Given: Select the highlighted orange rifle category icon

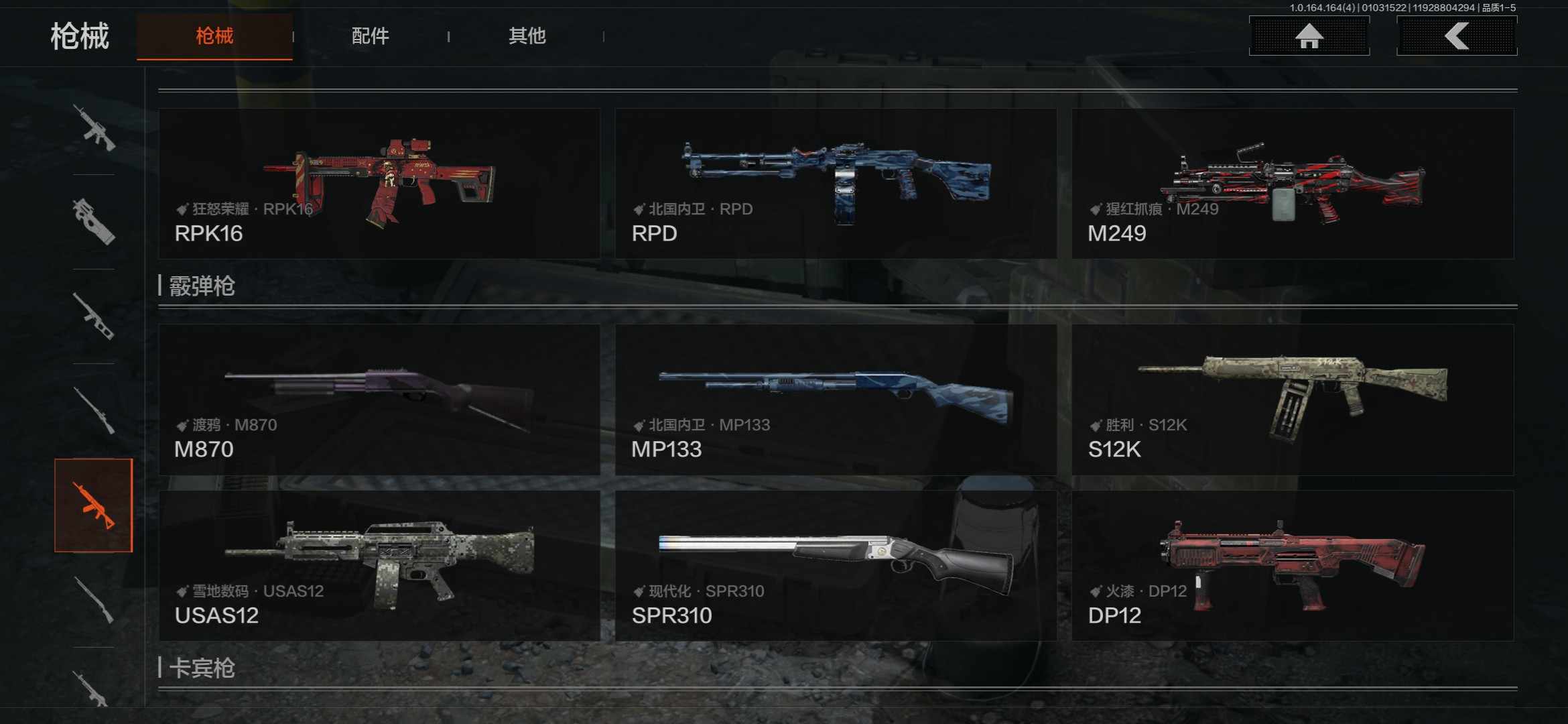Looking at the screenshot, I should 94,505.
